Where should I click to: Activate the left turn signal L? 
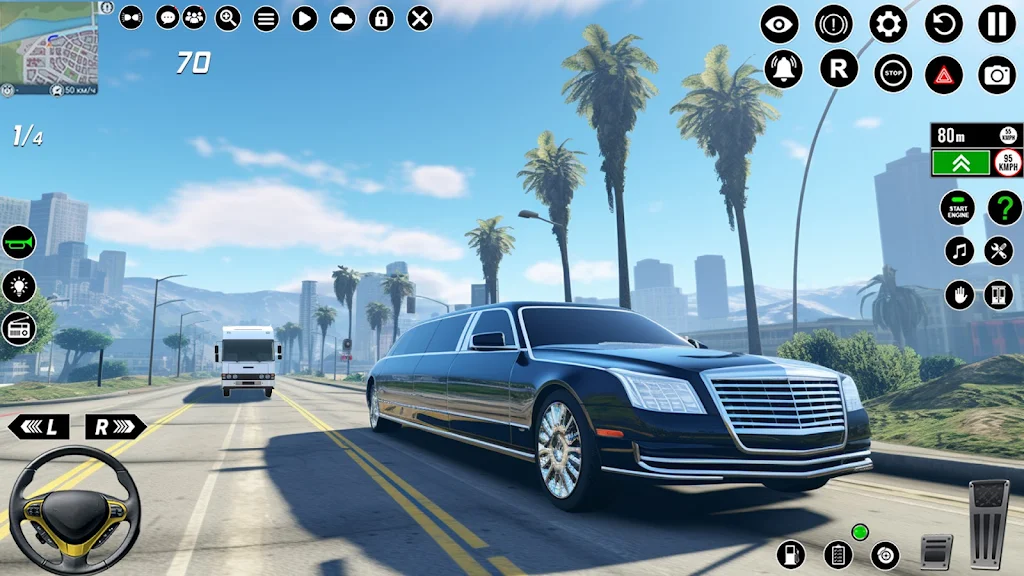pyautogui.click(x=39, y=427)
